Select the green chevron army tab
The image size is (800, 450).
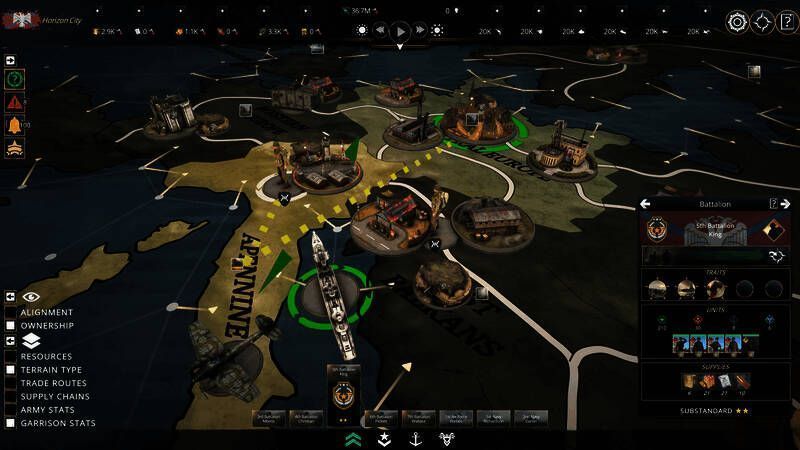coord(353,438)
